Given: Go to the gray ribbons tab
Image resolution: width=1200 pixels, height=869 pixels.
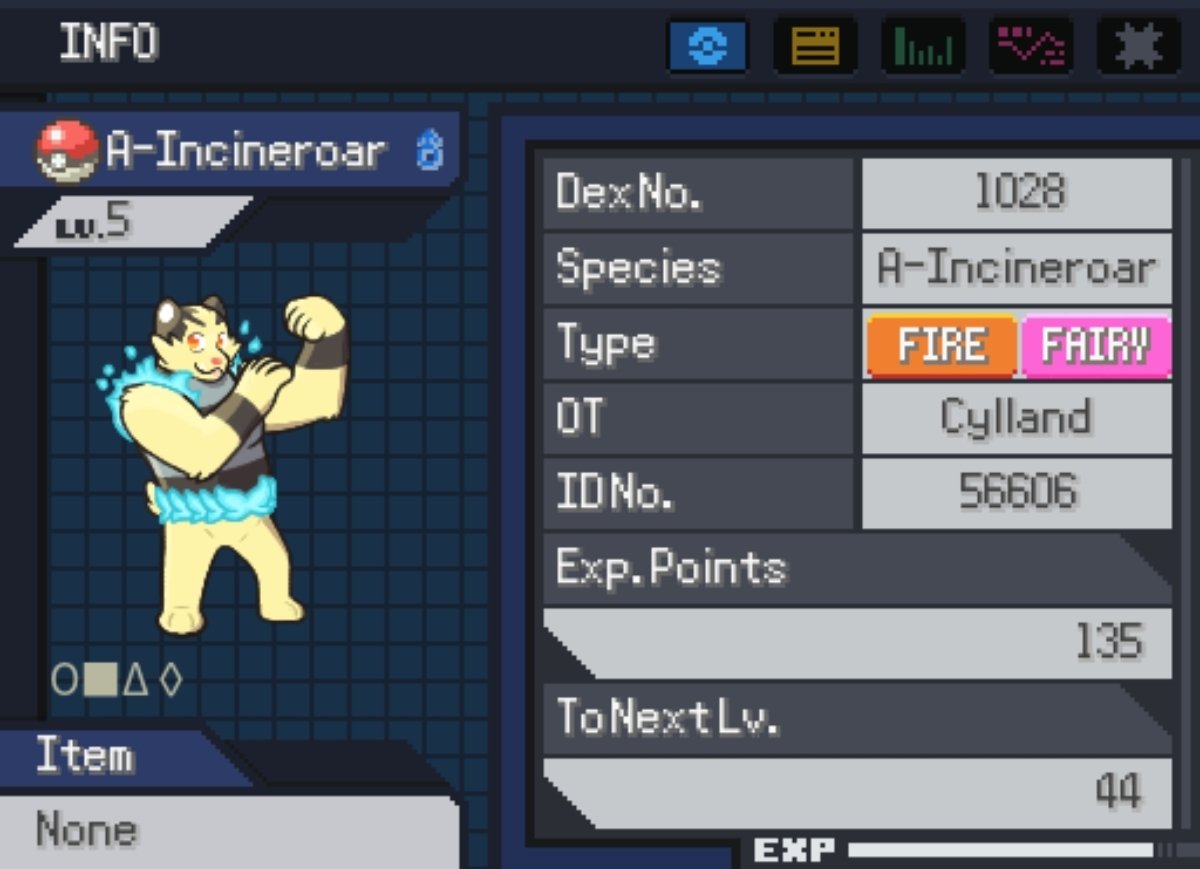Looking at the screenshot, I should (1138, 46).
